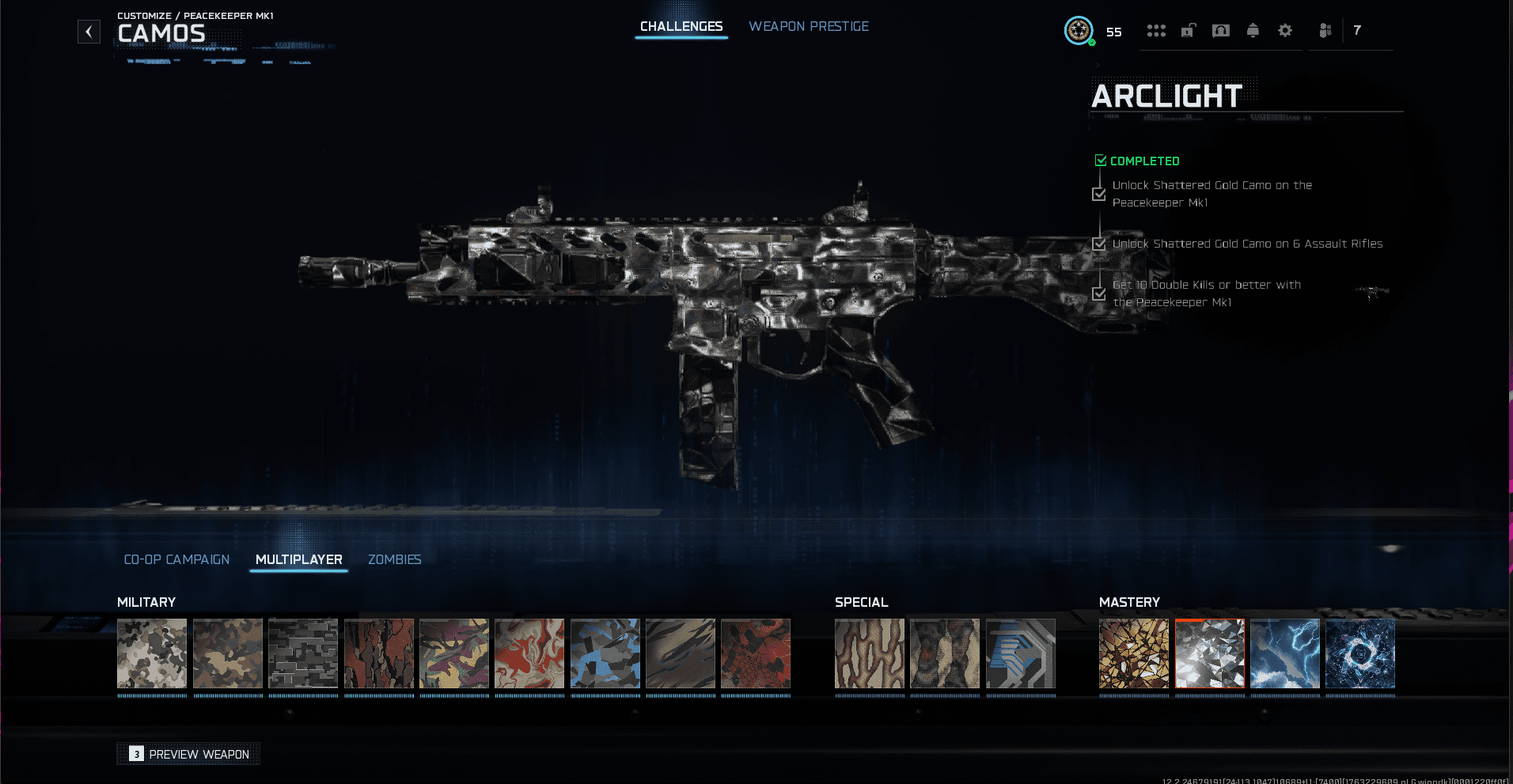Open the grid menu icon

pyautogui.click(x=1156, y=31)
